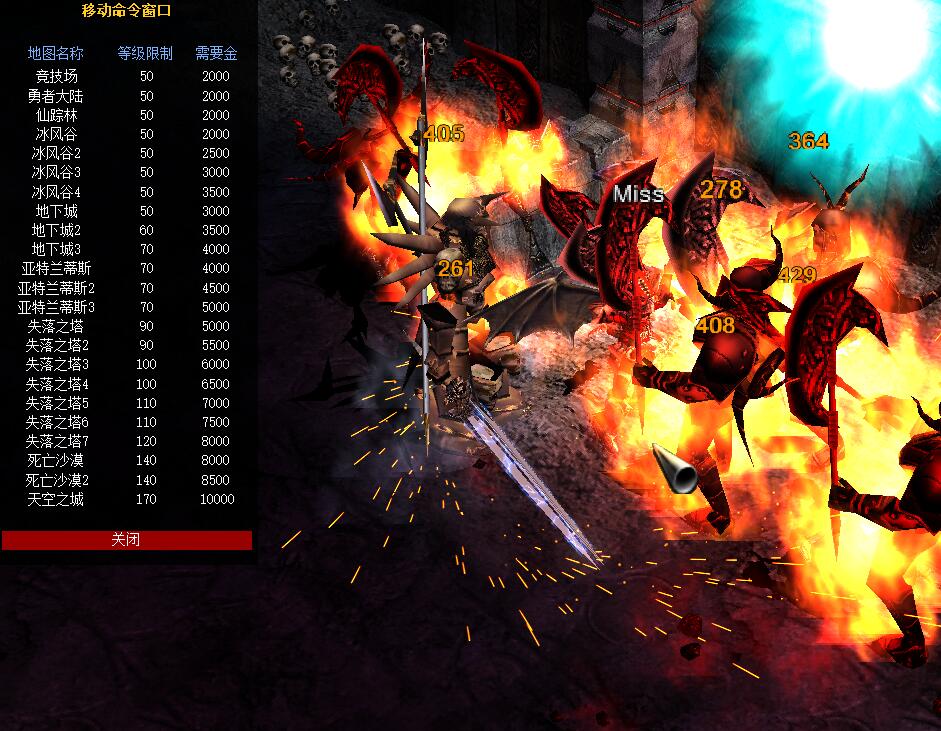Viewport: 941px width, 731px height.
Task: Close the move window with 关闭
Action: click(x=126, y=540)
